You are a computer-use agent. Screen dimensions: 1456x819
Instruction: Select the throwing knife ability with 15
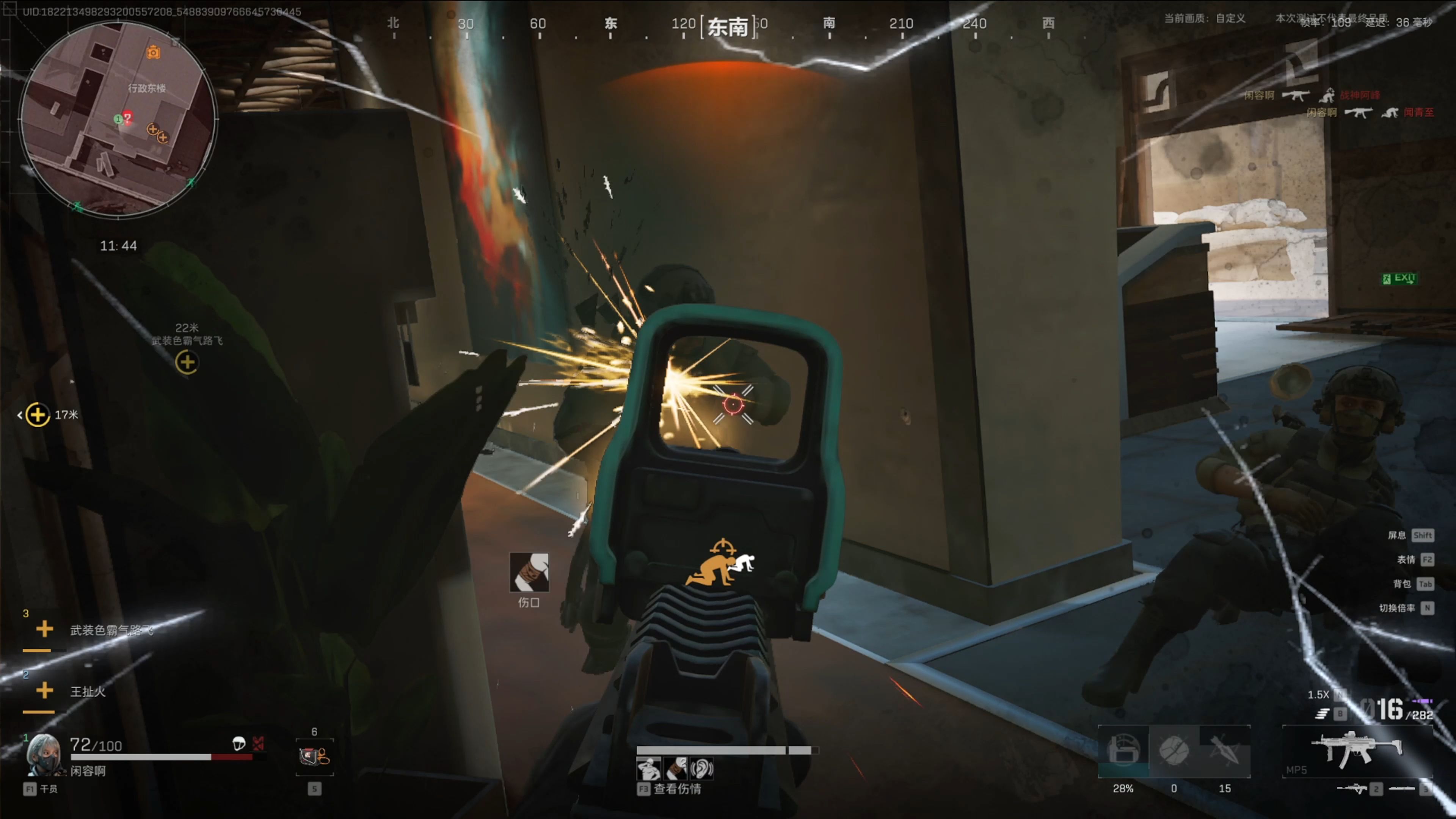coord(1224,751)
